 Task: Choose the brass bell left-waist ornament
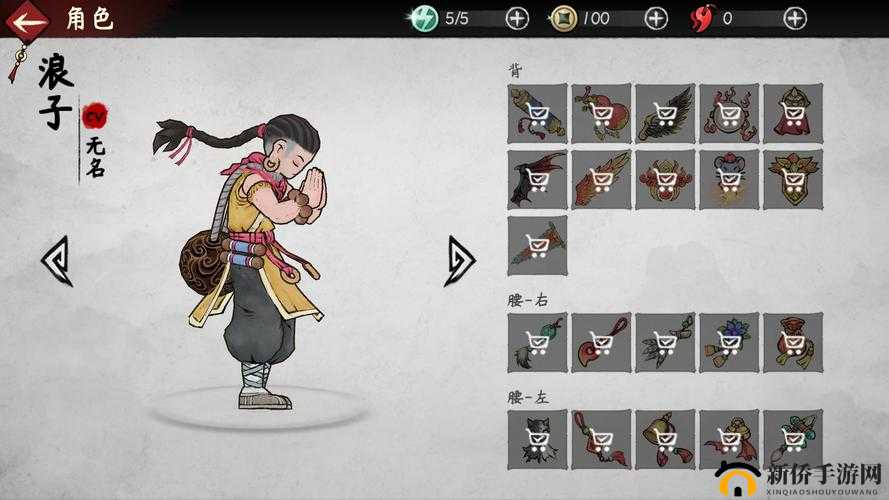pyautogui.click(x=665, y=438)
